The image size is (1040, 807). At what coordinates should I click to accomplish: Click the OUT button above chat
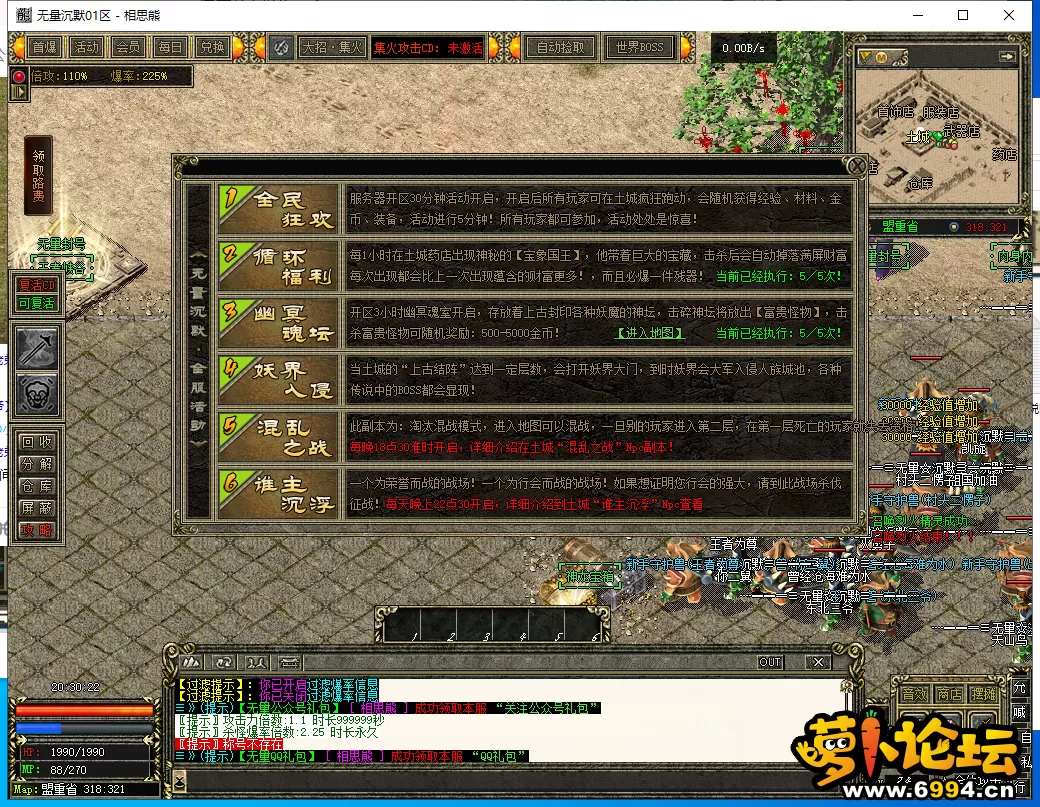click(x=770, y=662)
